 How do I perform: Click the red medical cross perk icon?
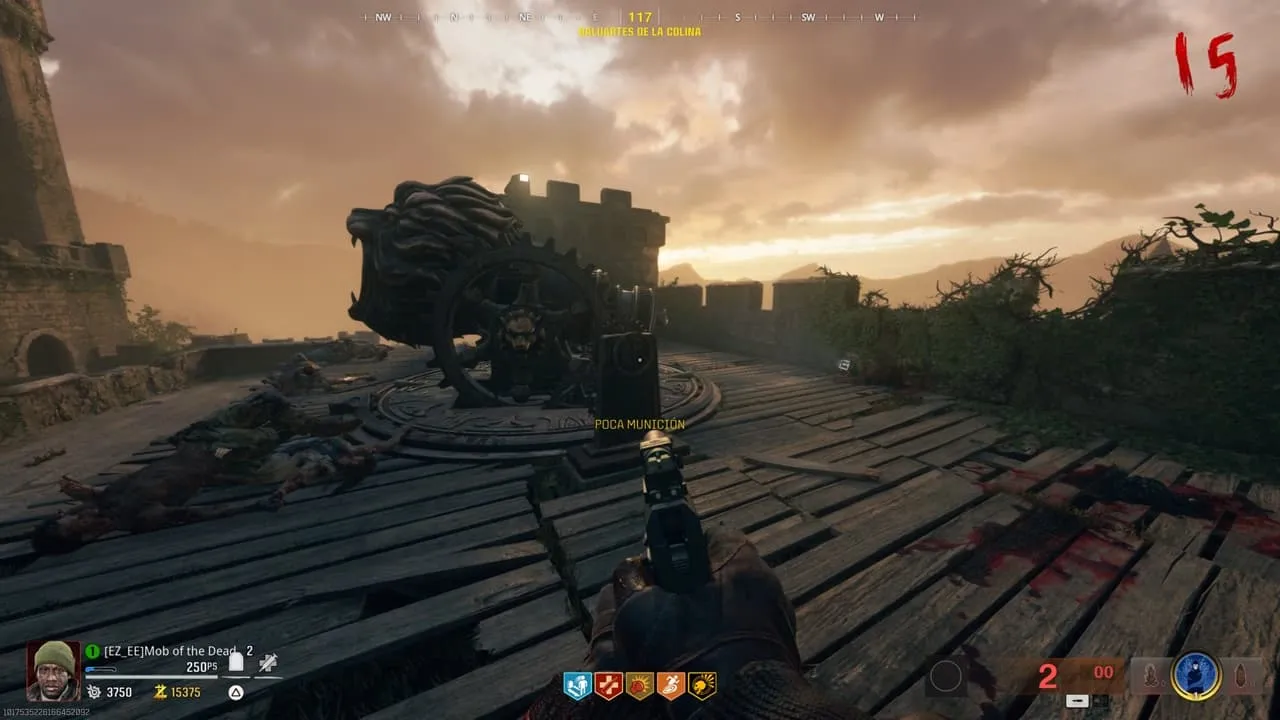(x=608, y=685)
